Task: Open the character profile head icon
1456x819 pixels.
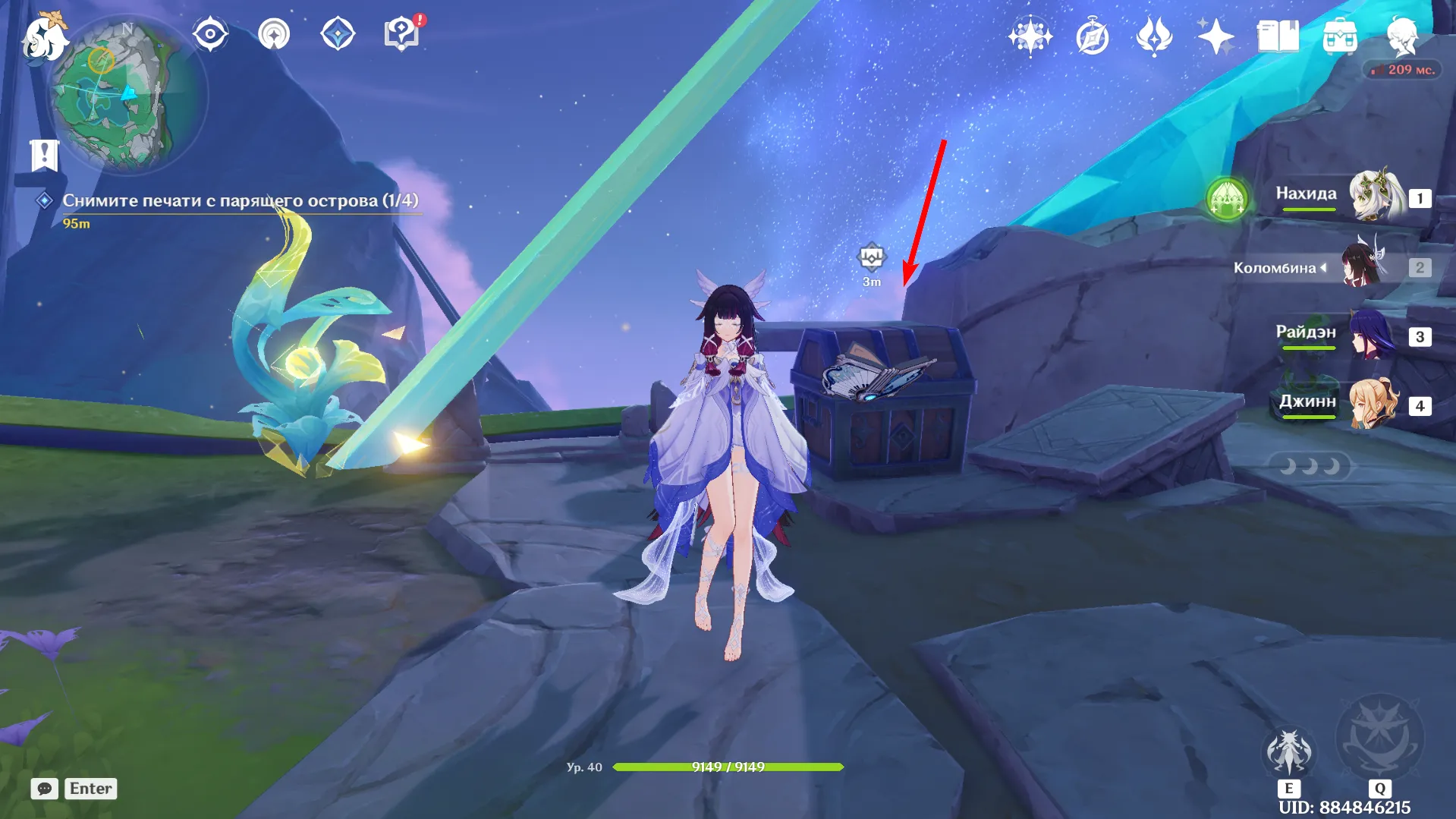Action: pos(1401,36)
